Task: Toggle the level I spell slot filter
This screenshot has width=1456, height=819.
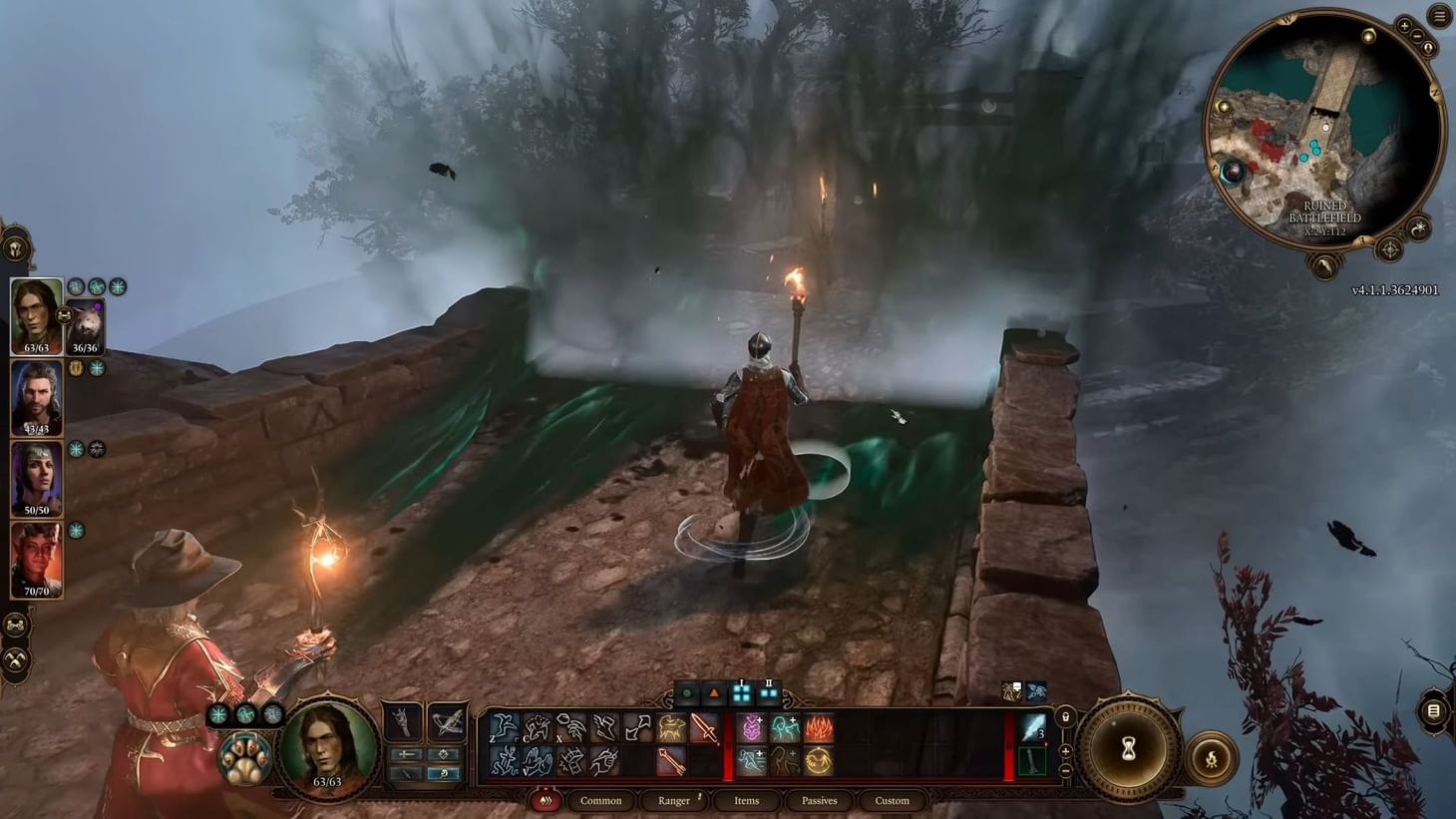Action: coord(742,691)
